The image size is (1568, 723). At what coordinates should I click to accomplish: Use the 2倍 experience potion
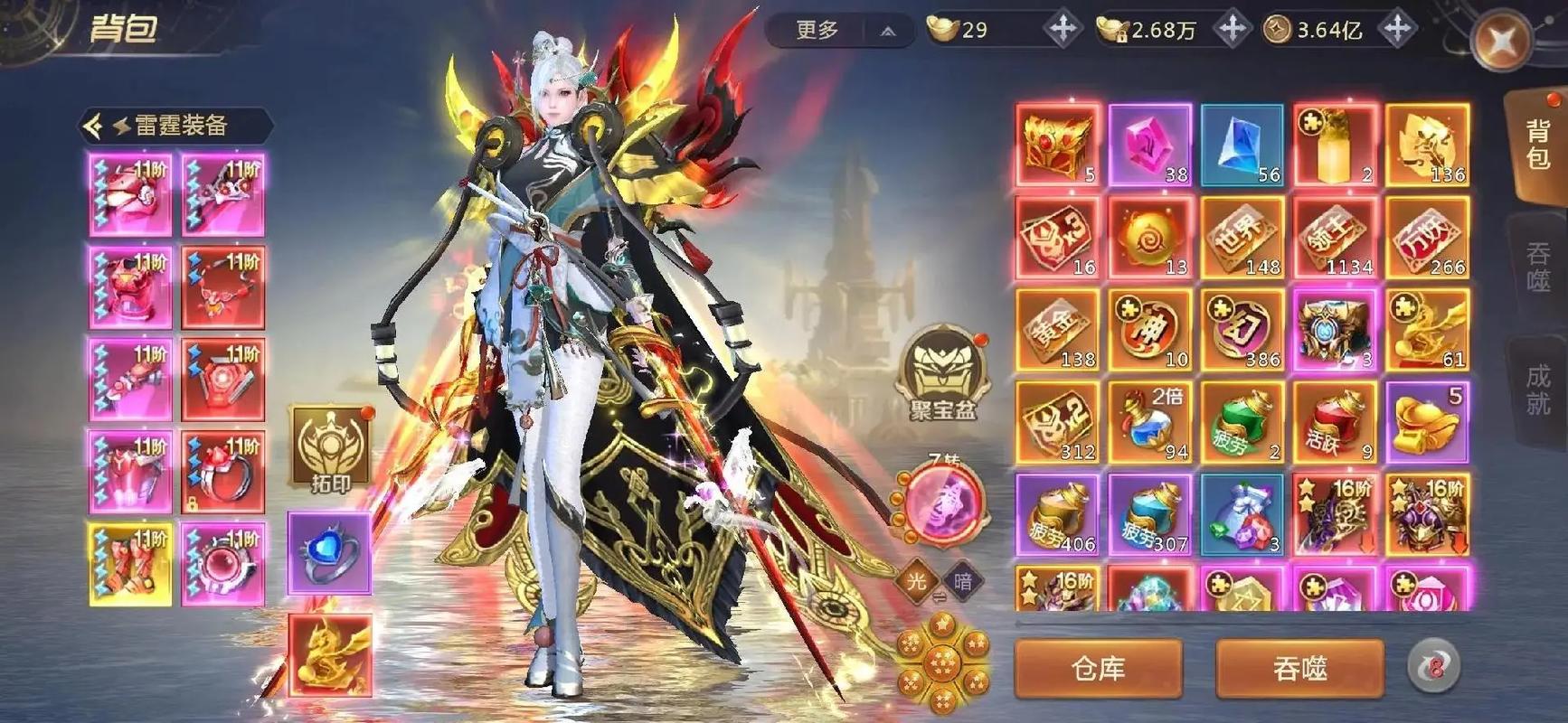tap(1149, 423)
